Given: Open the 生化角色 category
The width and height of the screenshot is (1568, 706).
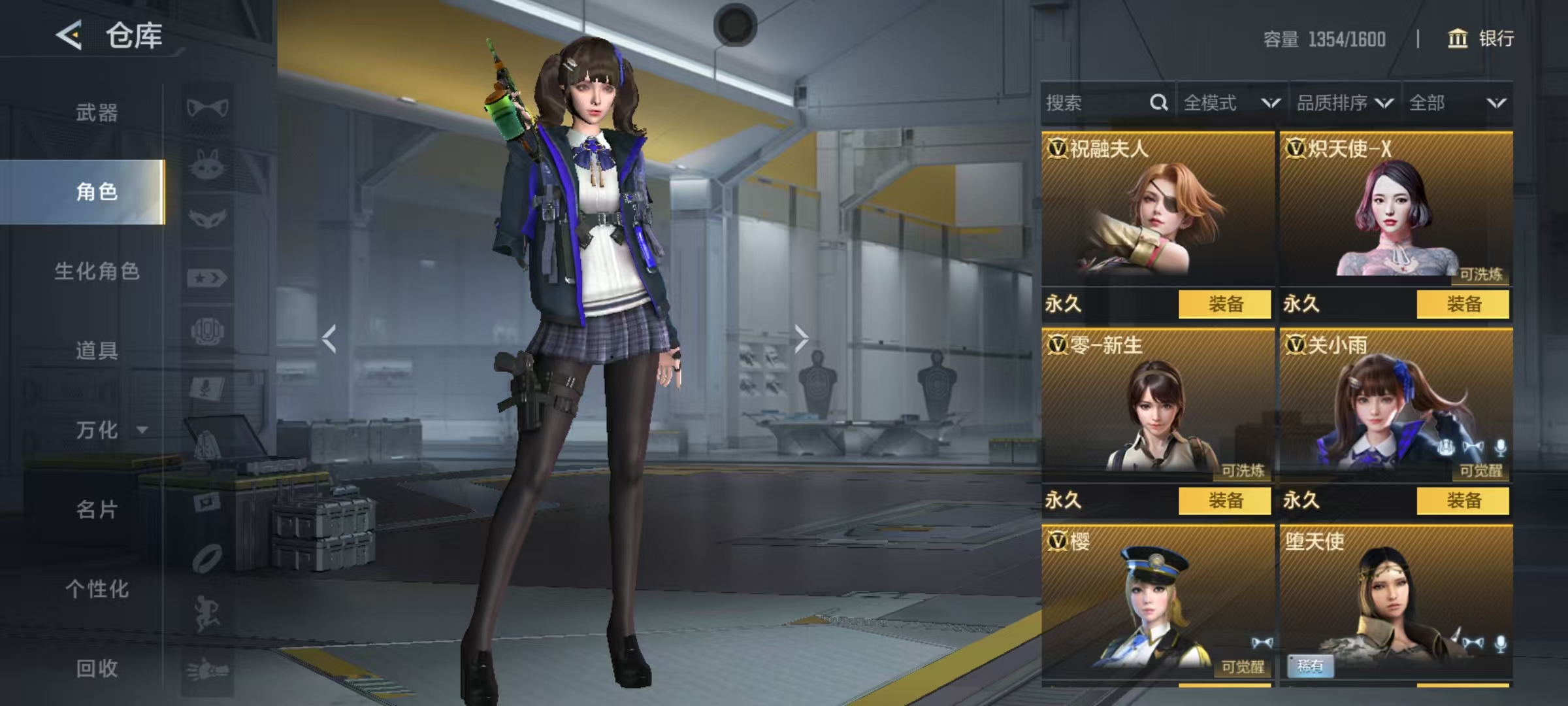Looking at the screenshot, I should [97, 271].
